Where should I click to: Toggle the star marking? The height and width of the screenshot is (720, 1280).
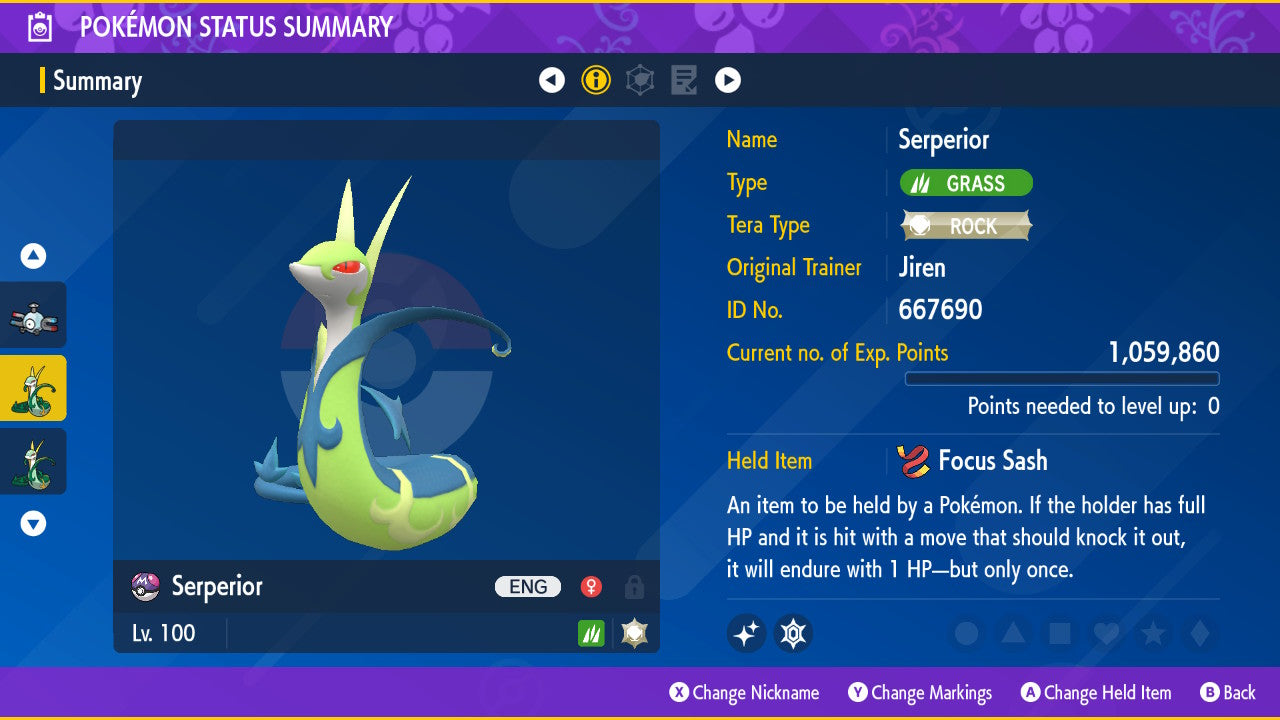[x=1152, y=633]
